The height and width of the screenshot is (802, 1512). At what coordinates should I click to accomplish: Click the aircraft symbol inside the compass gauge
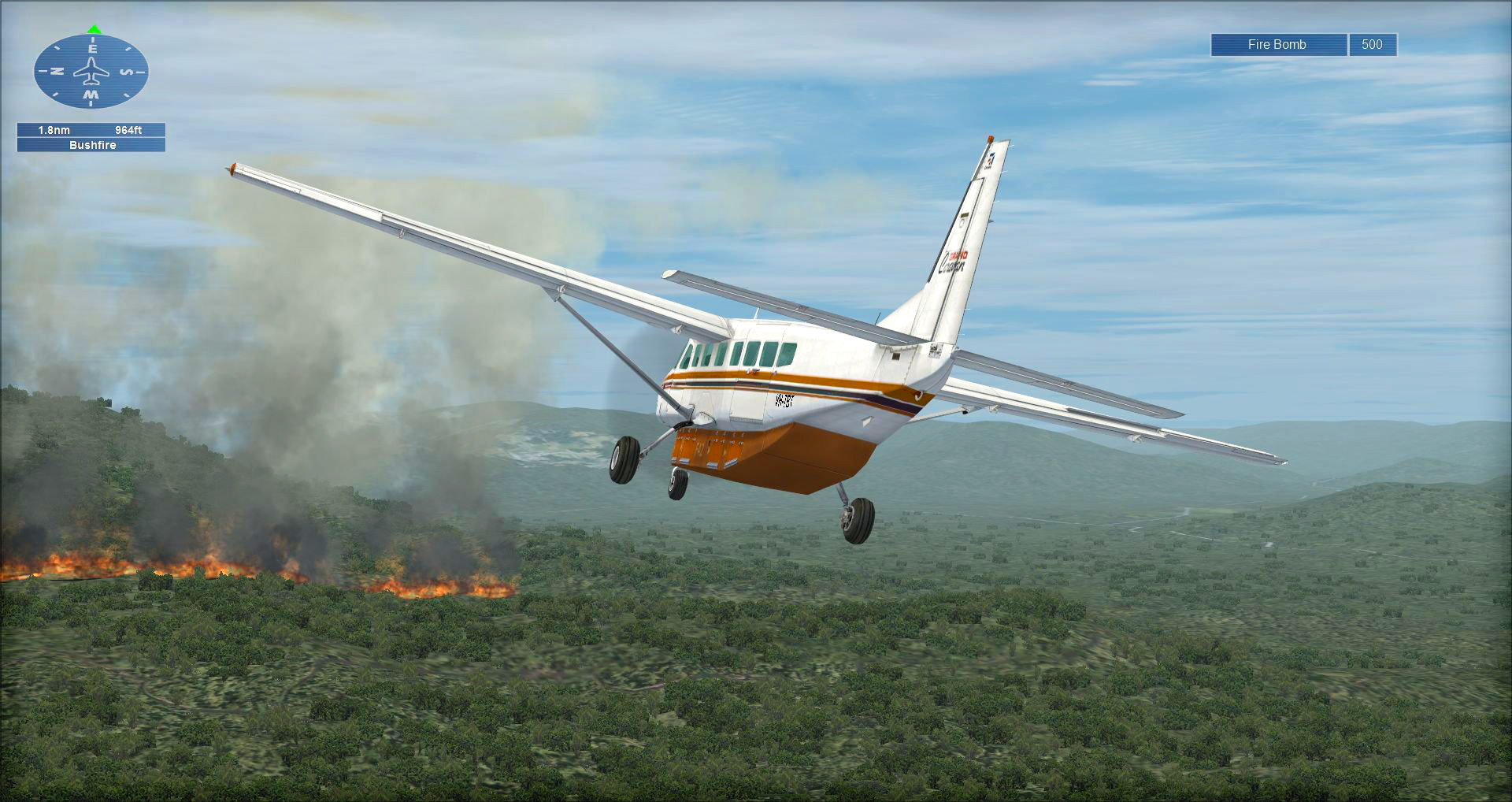(91, 71)
